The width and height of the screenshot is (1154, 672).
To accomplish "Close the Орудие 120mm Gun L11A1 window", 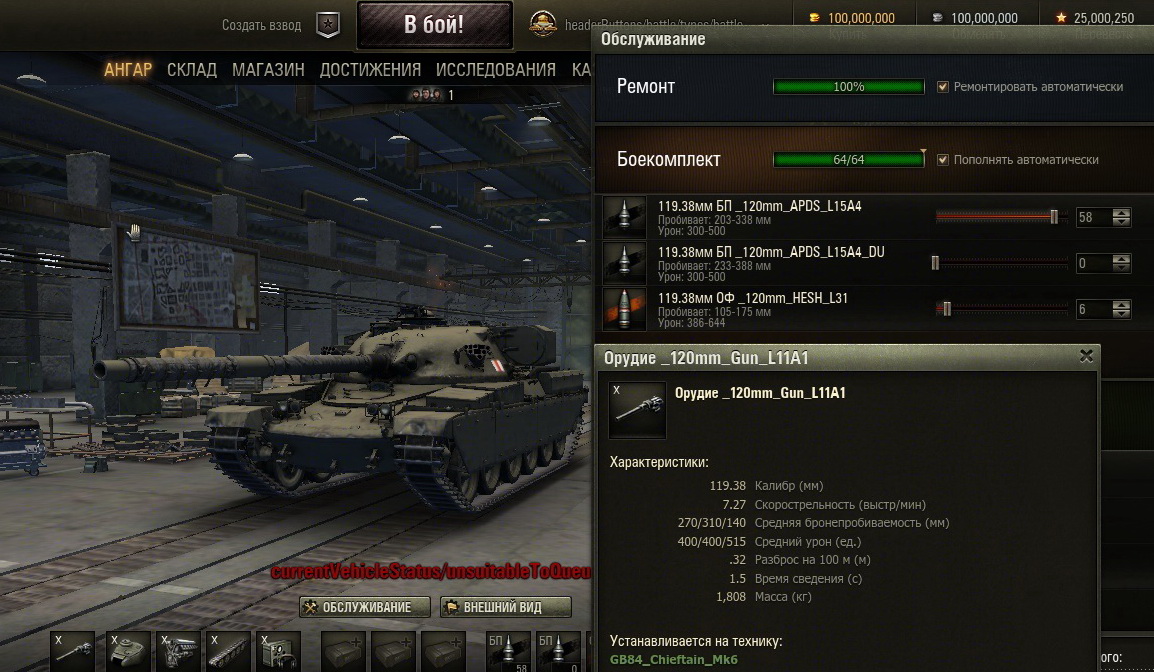I will click(x=1086, y=356).
